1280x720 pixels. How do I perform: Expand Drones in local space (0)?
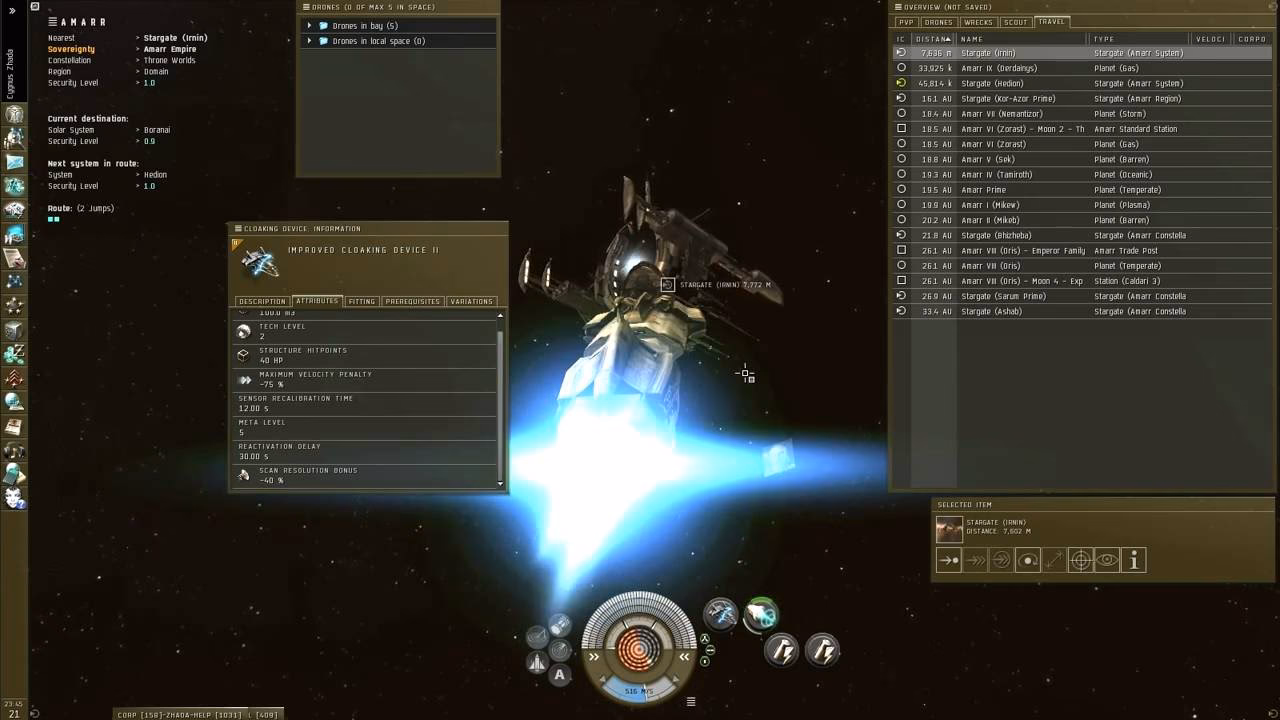point(310,41)
